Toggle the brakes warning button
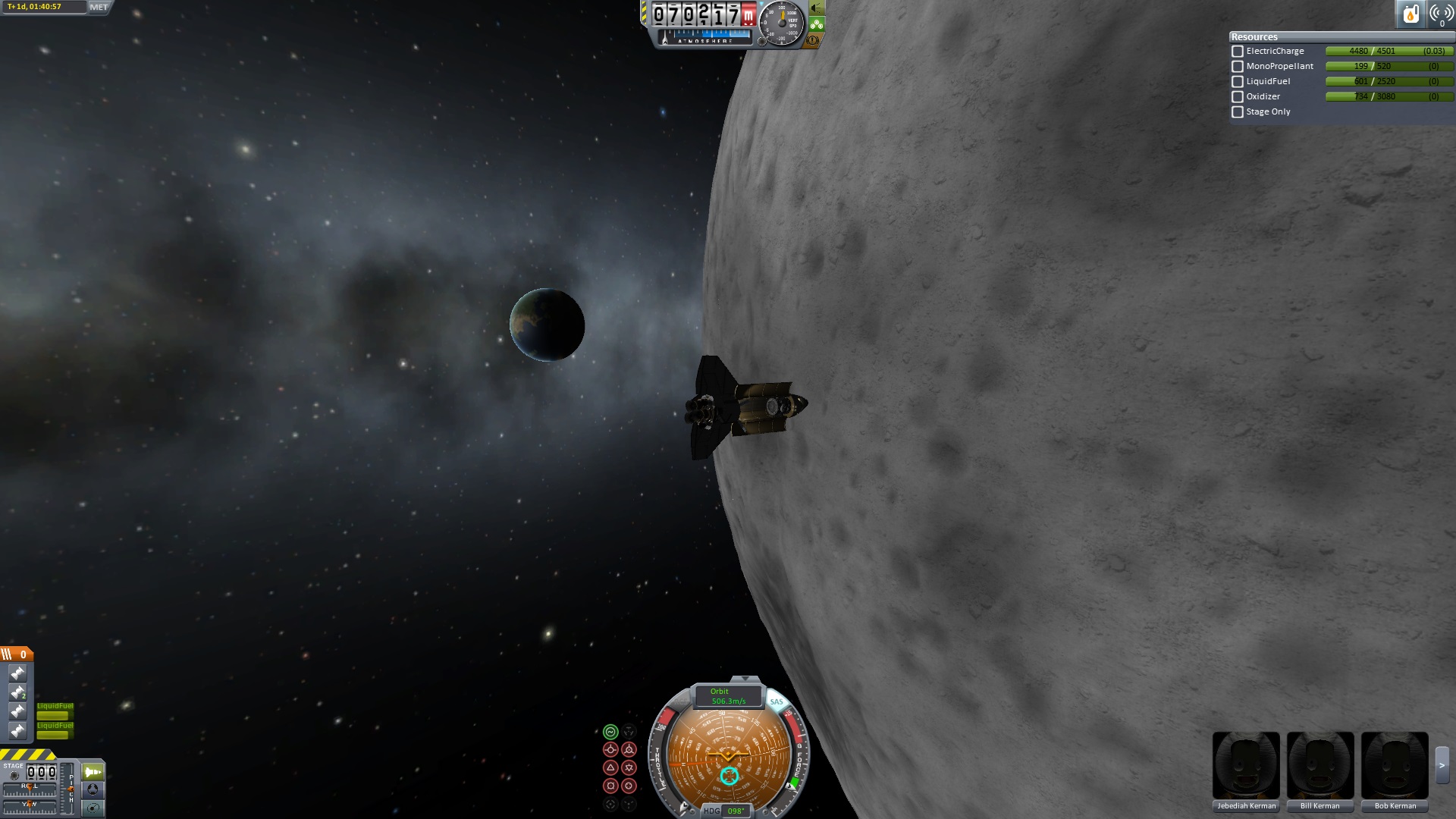 point(813,40)
